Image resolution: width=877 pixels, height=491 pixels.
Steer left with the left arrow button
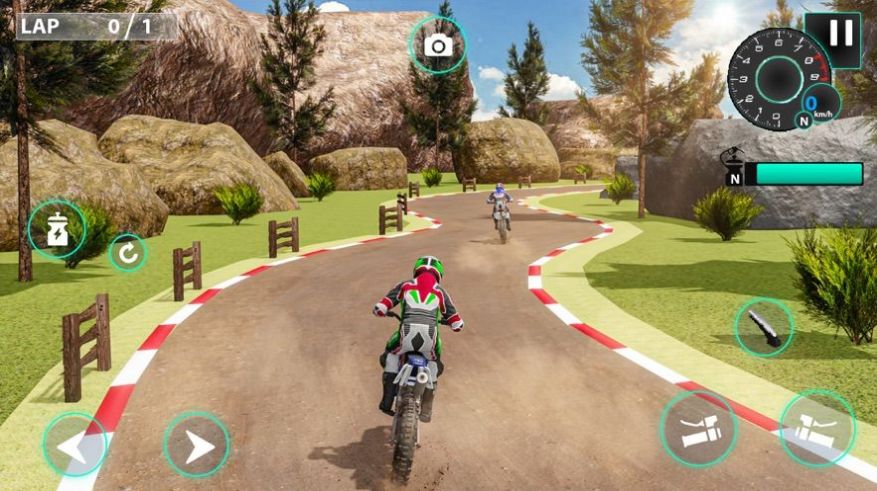point(75,445)
